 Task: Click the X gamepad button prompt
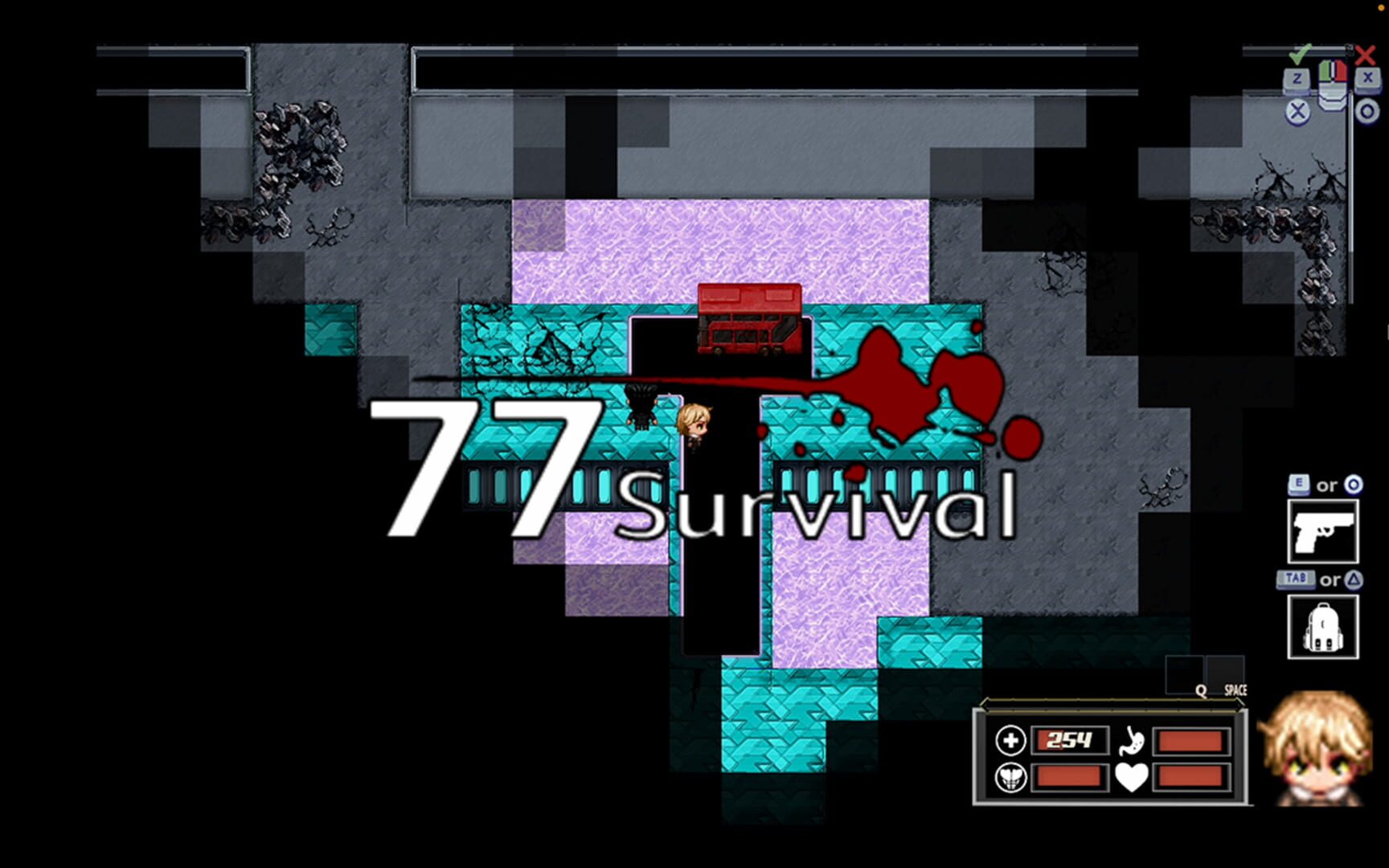coord(1366,78)
